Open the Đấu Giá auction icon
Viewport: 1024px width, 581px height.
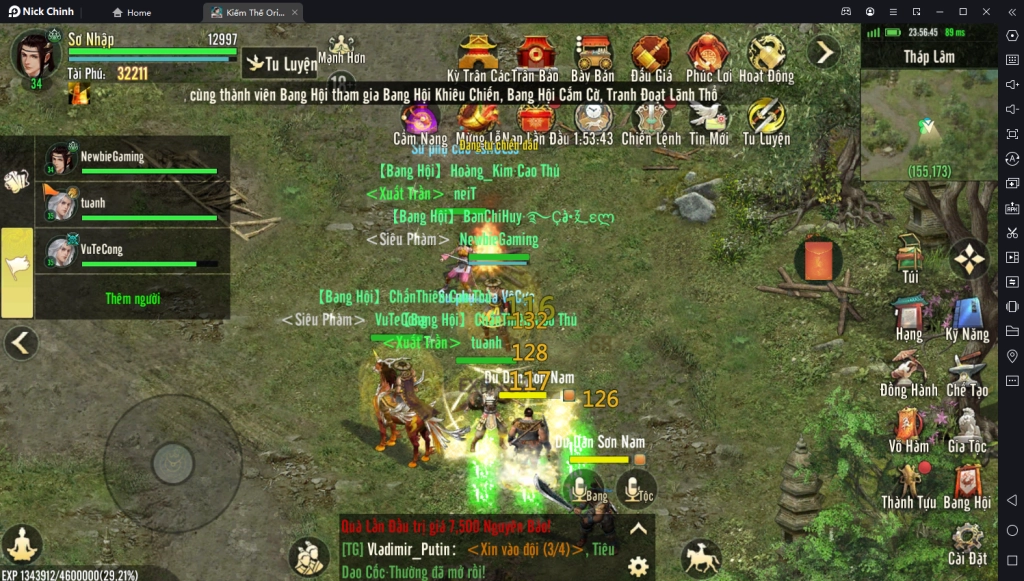651,57
